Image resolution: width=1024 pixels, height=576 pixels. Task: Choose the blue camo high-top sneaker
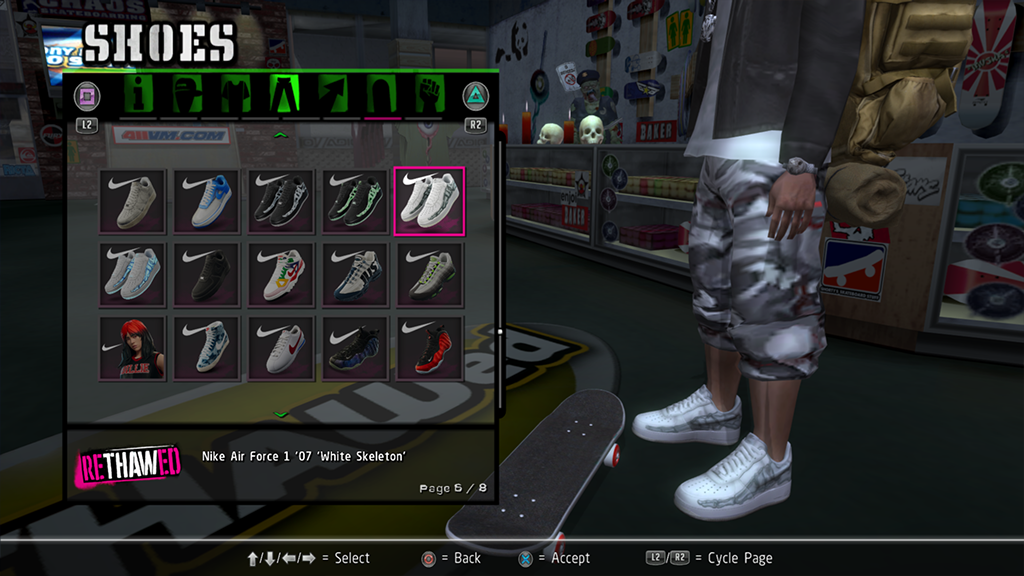coord(208,348)
